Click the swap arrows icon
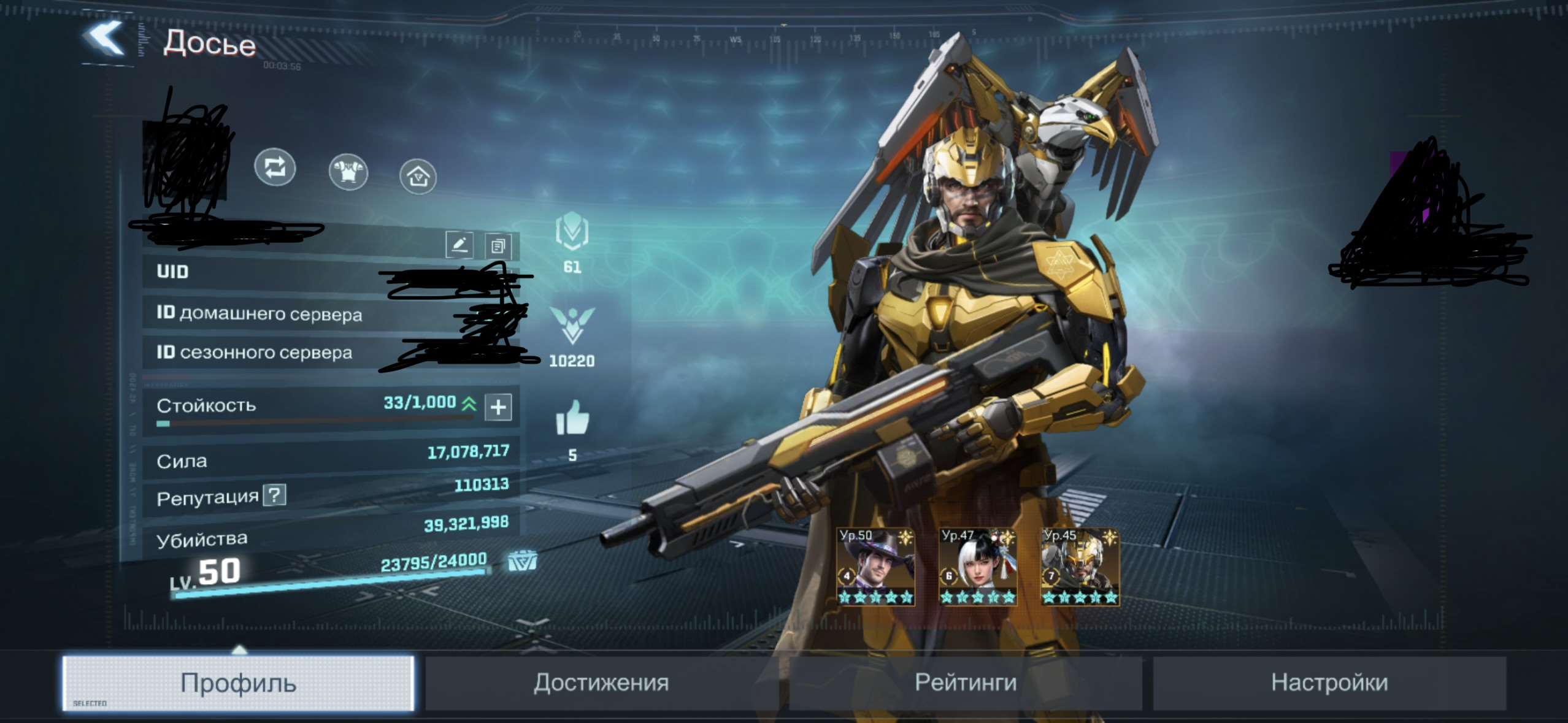The height and width of the screenshot is (723, 1568). pyautogui.click(x=275, y=167)
